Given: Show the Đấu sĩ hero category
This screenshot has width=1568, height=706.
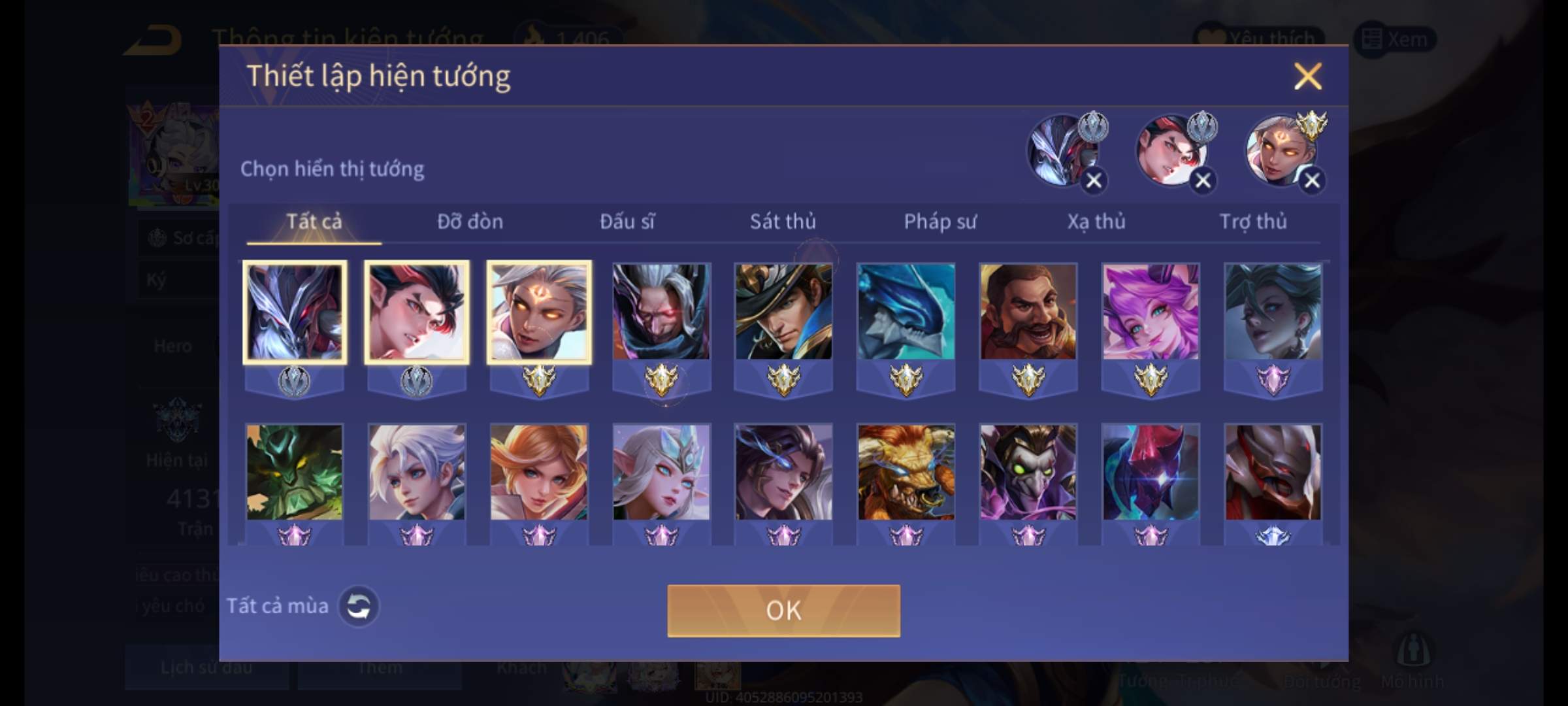Looking at the screenshot, I should tap(627, 222).
